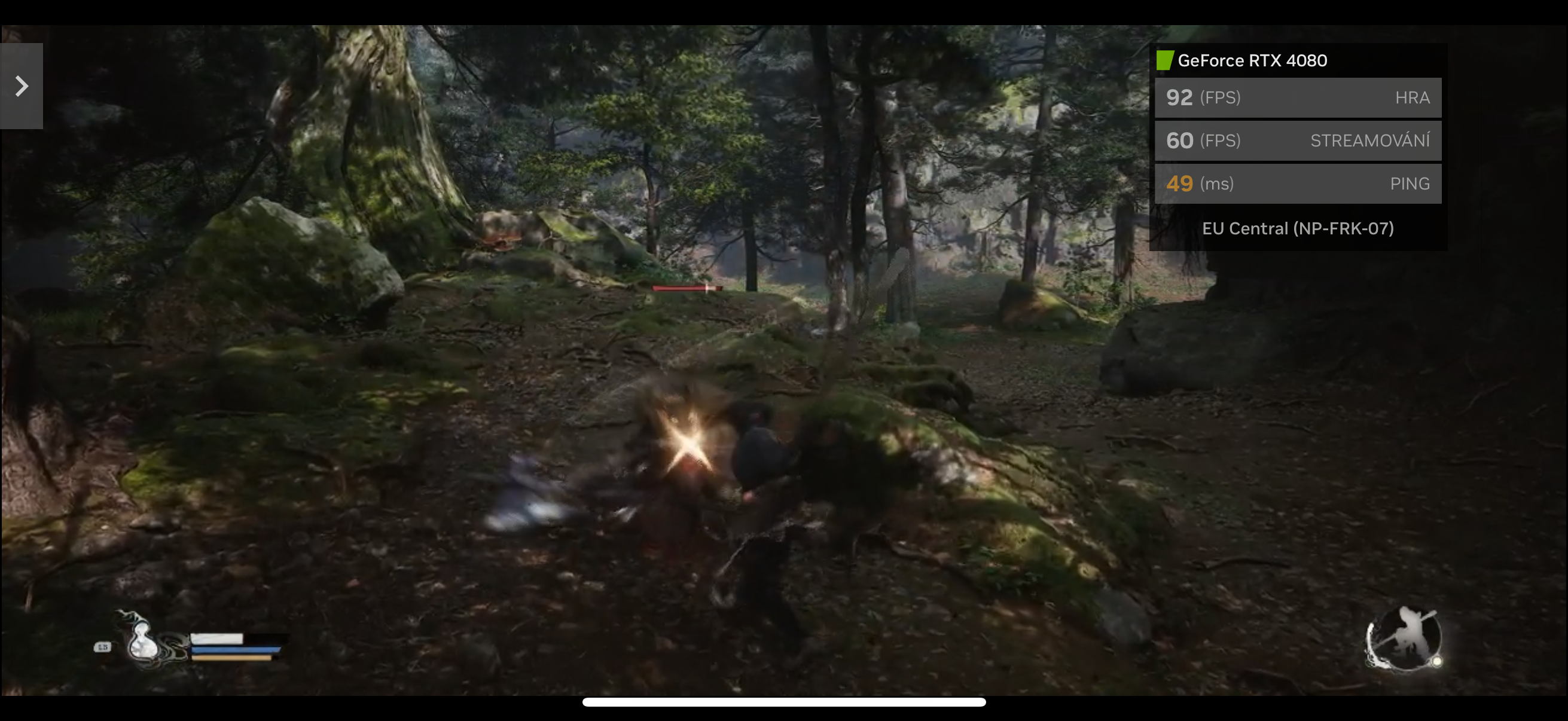Image resolution: width=1568 pixels, height=721 pixels.
Task: Toggle the PING latency readout
Action: (x=1298, y=183)
